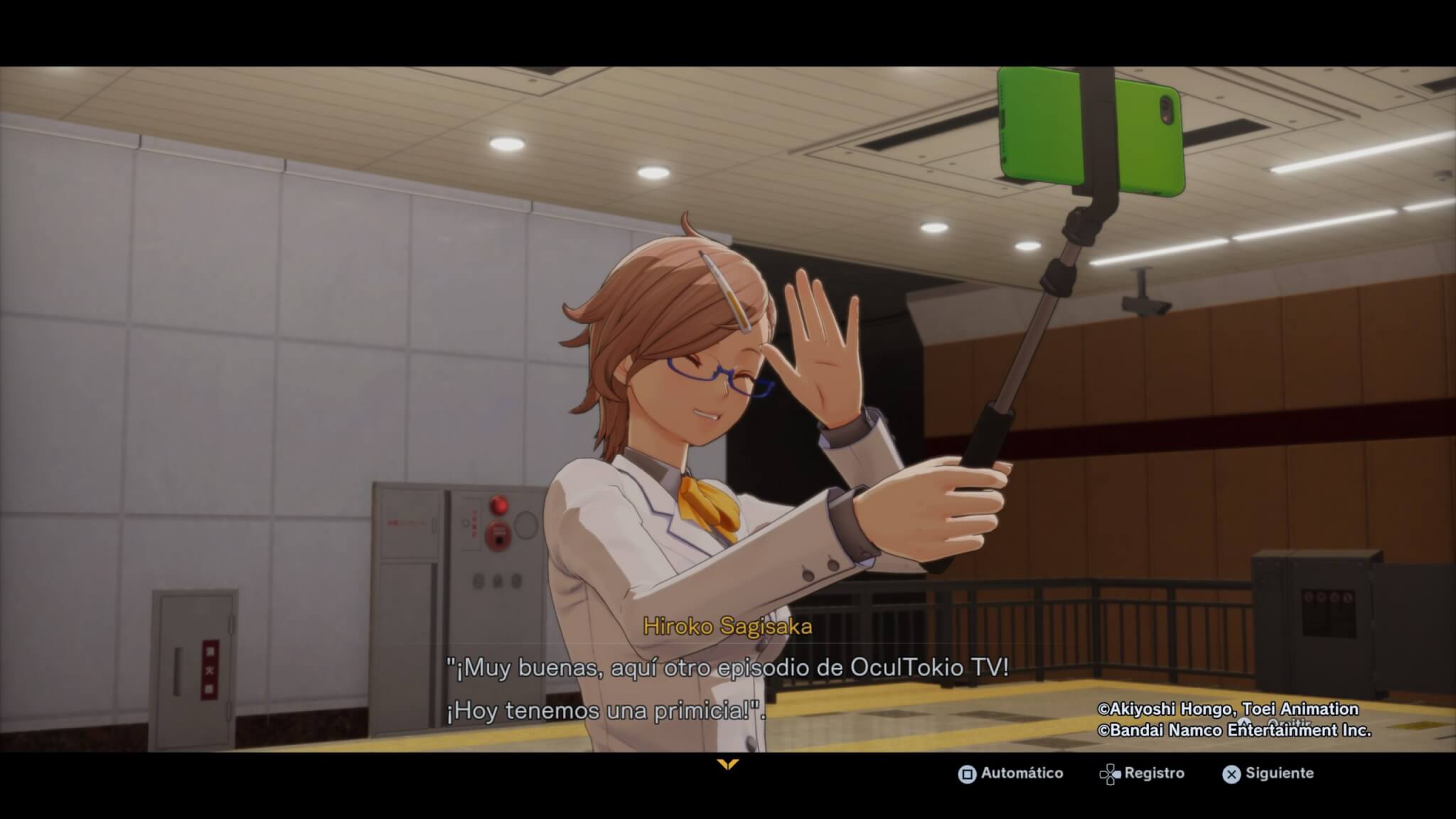Click the yellow dialogue continue arrow
1456x819 pixels.
[x=728, y=765]
